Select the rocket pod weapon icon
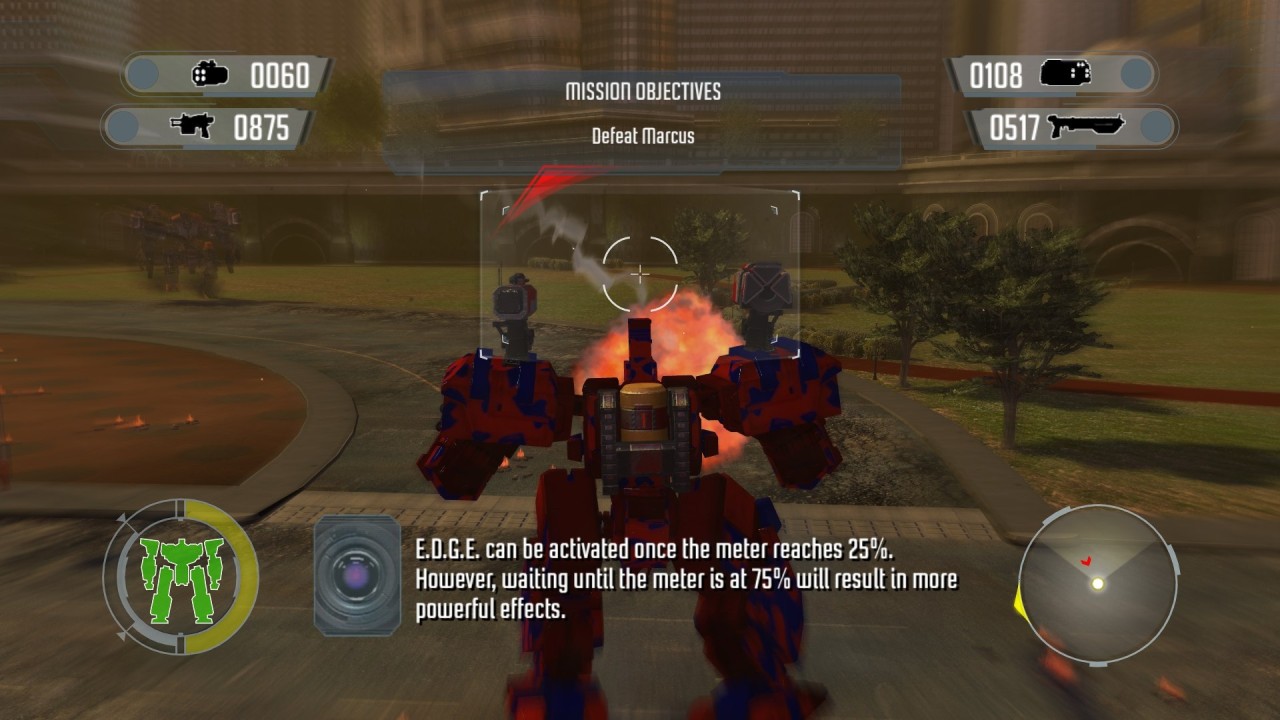 pos(210,74)
